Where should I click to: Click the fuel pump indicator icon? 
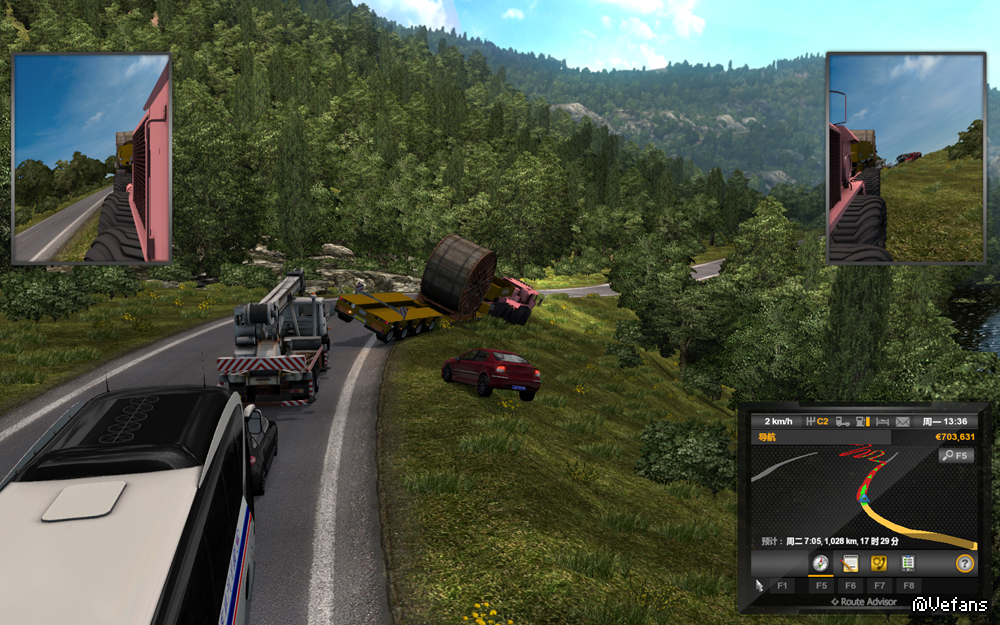861,422
